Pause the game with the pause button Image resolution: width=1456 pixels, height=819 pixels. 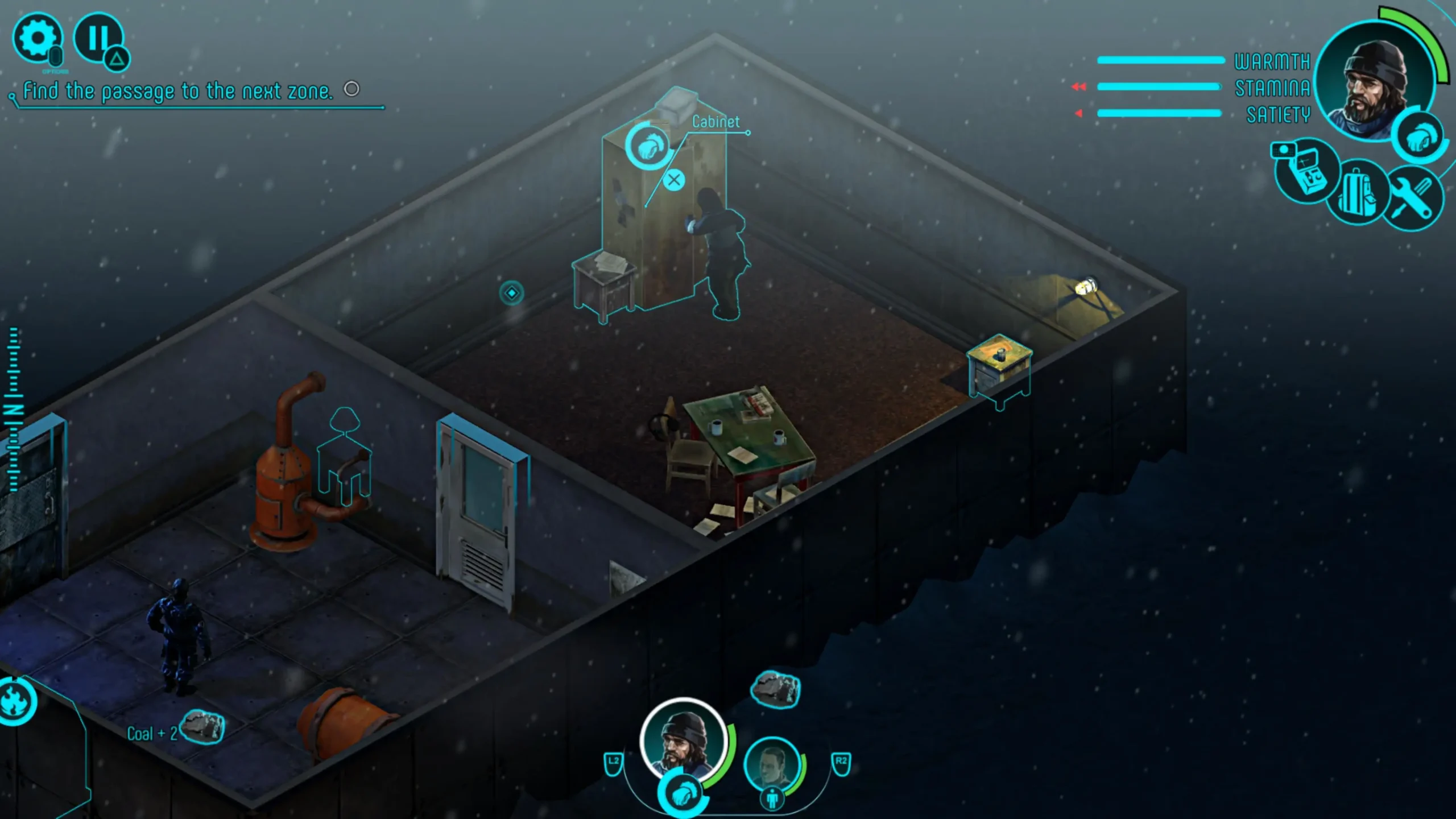point(98,37)
